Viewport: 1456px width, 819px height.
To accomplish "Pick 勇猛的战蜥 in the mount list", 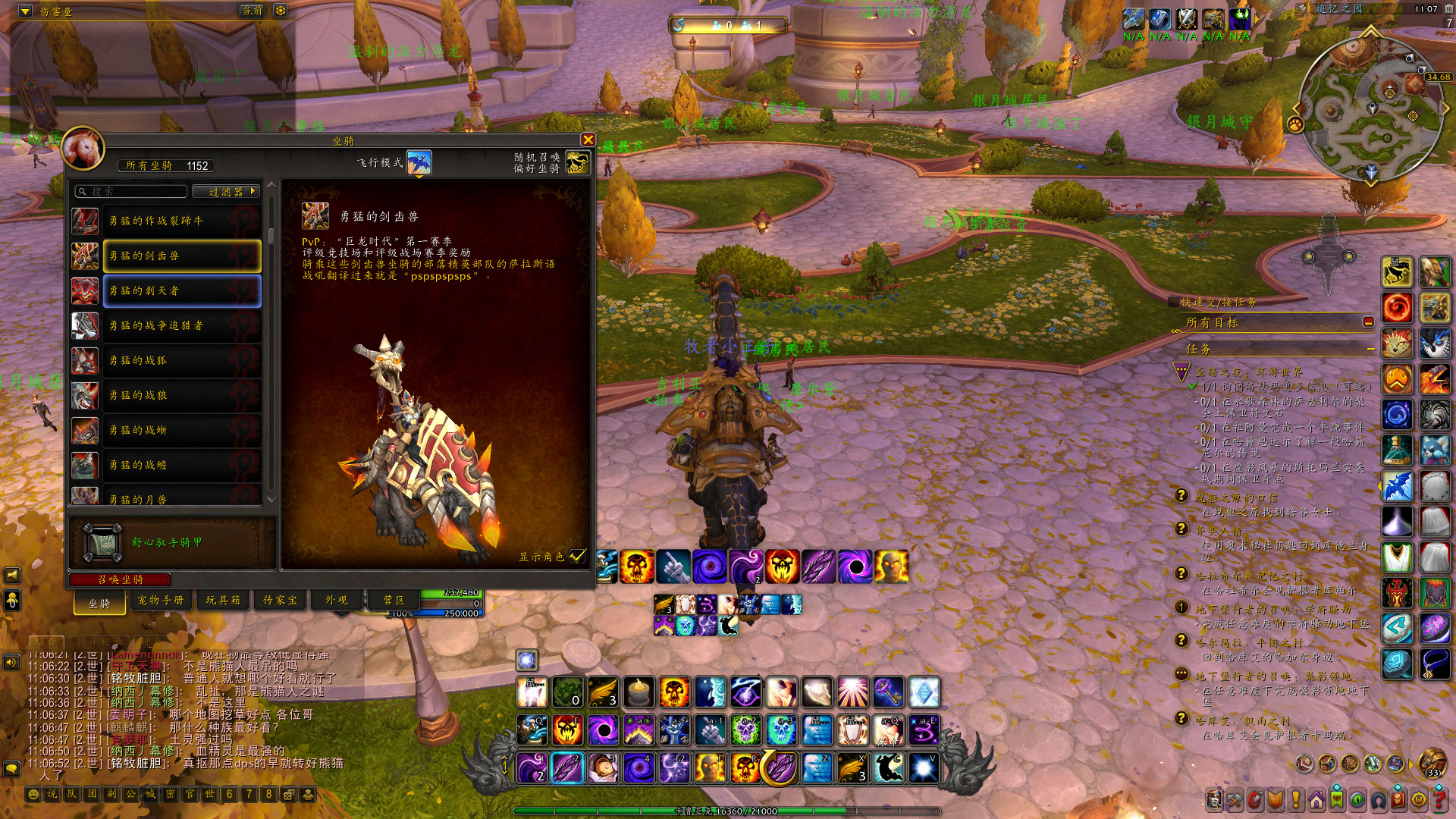I will click(x=181, y=430).
